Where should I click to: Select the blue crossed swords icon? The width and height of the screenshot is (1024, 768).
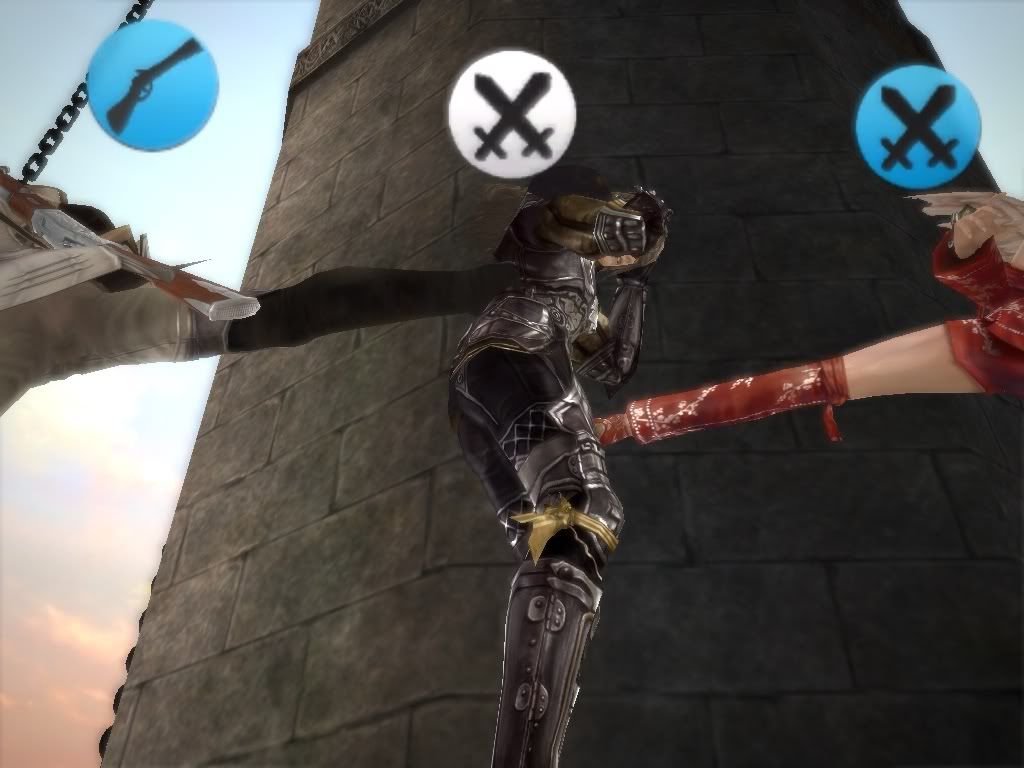pyautogui.click(x=917, y=127)
